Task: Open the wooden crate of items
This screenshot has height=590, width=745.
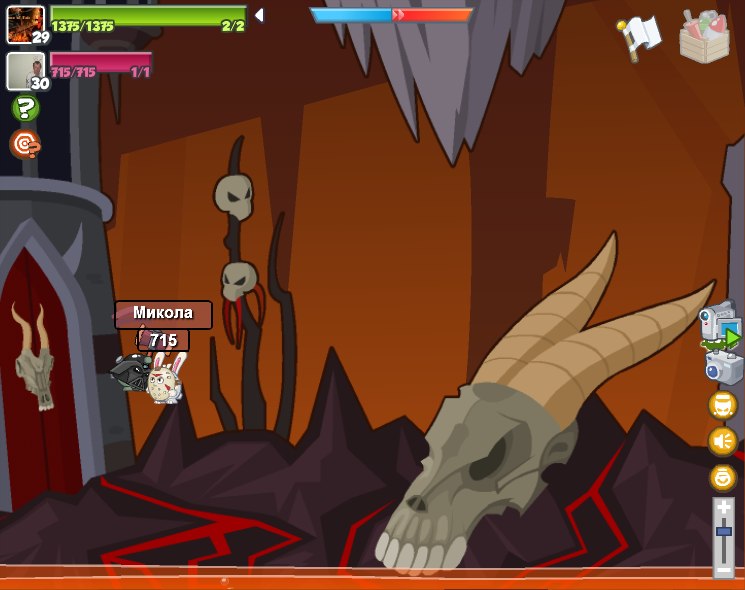Action: [704, 37]
